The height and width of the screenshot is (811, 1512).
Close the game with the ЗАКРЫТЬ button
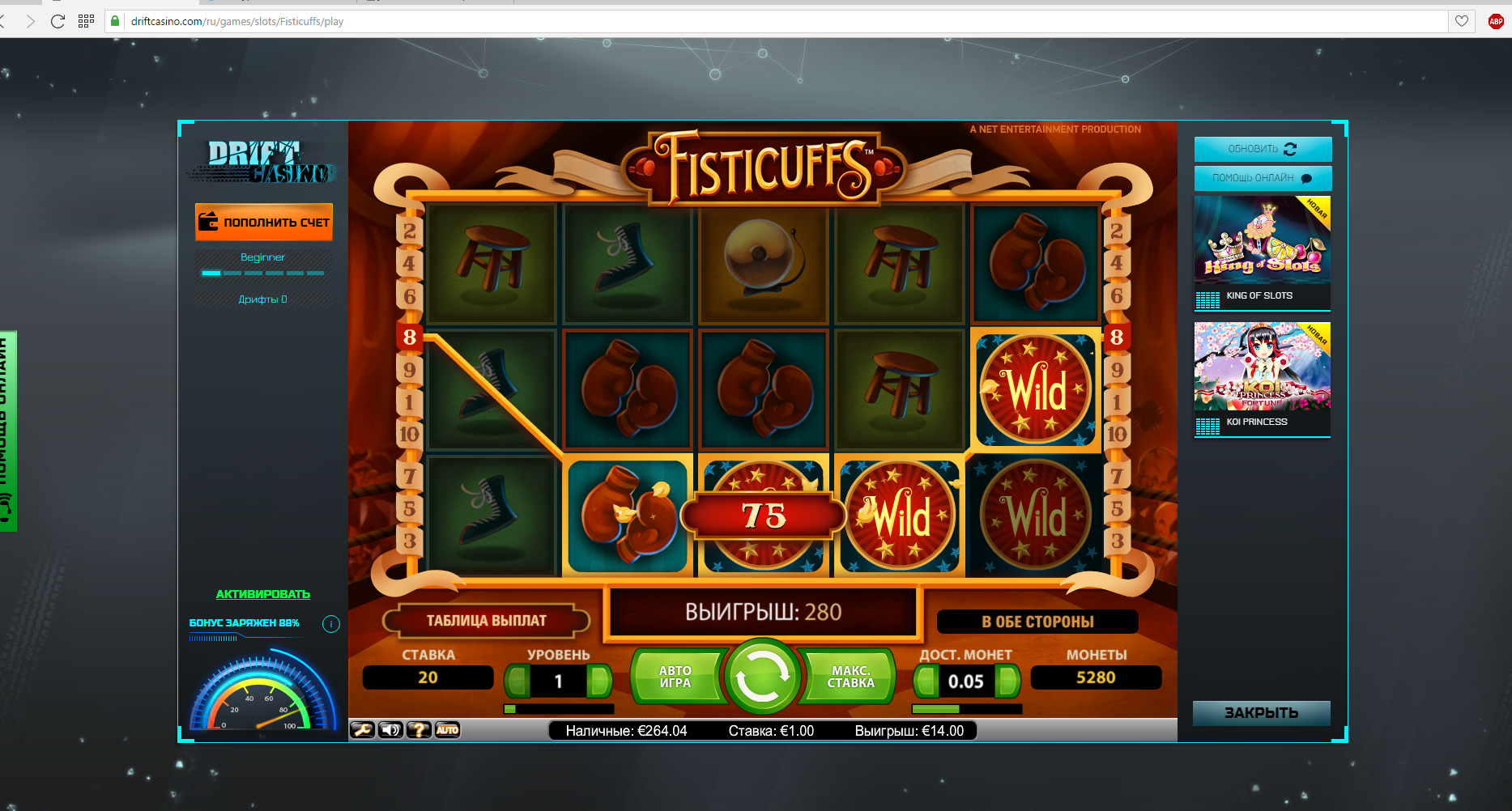[1261, 713]
